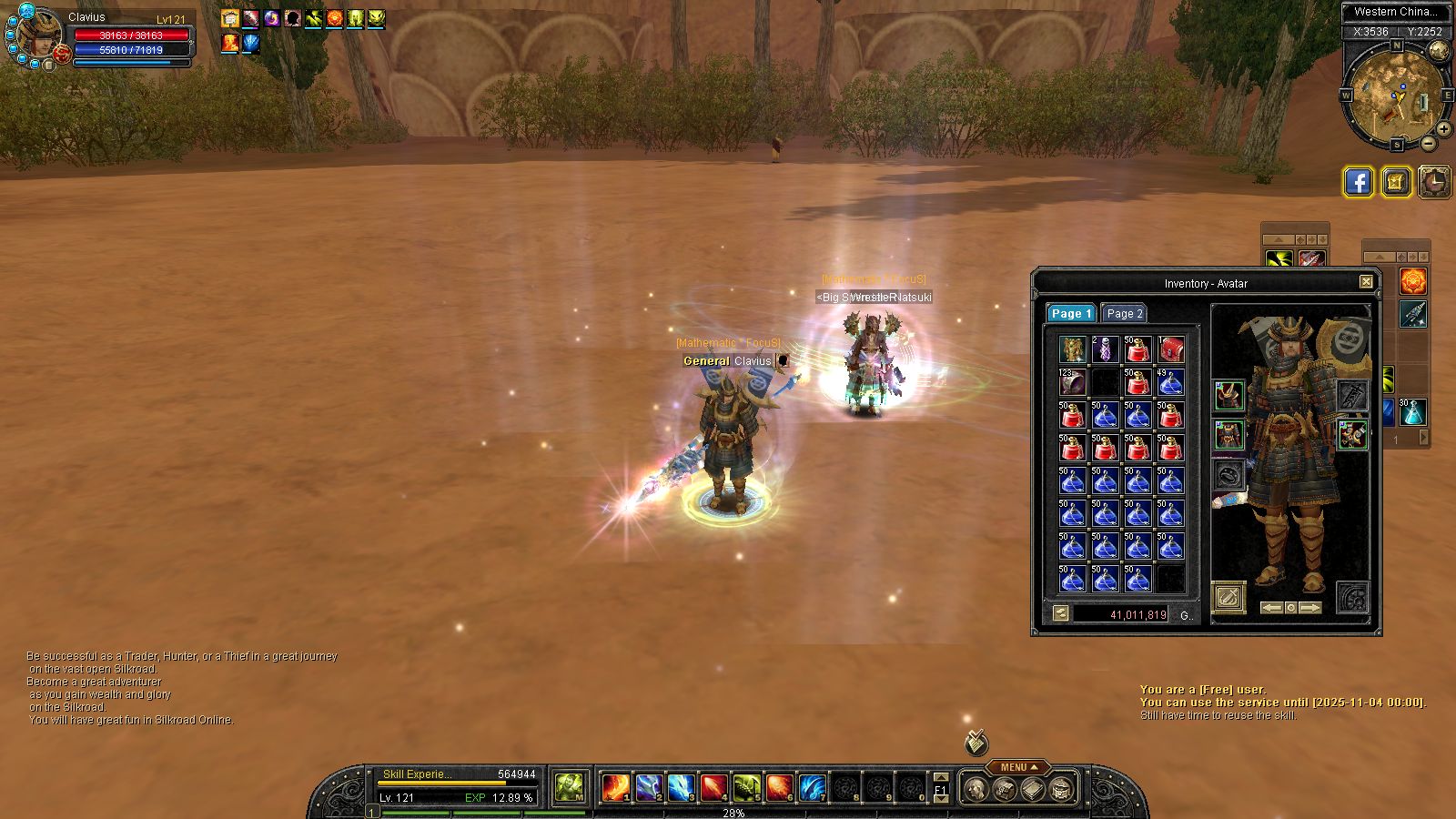Open the glowing treasure chest button beside Facebook
1456x819 pixels.
point(1396,182)
